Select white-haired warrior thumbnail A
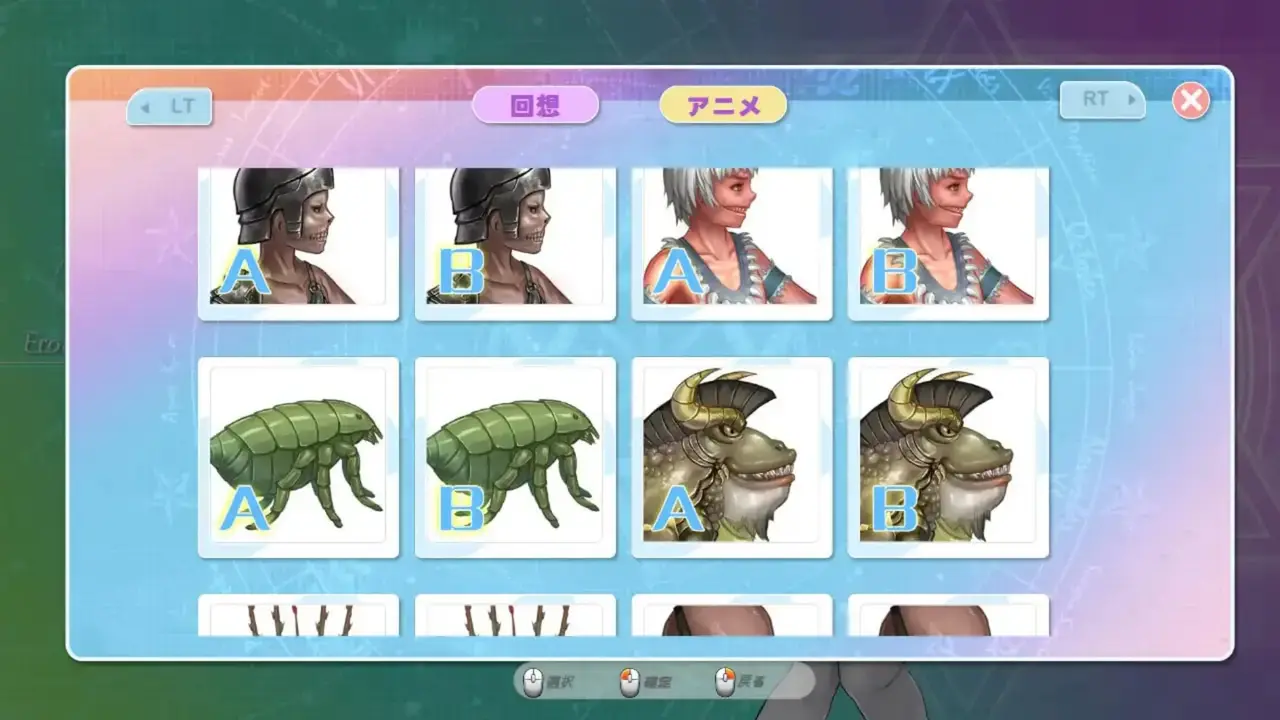Screen dimensions: 1280x720 click(732, 242)
